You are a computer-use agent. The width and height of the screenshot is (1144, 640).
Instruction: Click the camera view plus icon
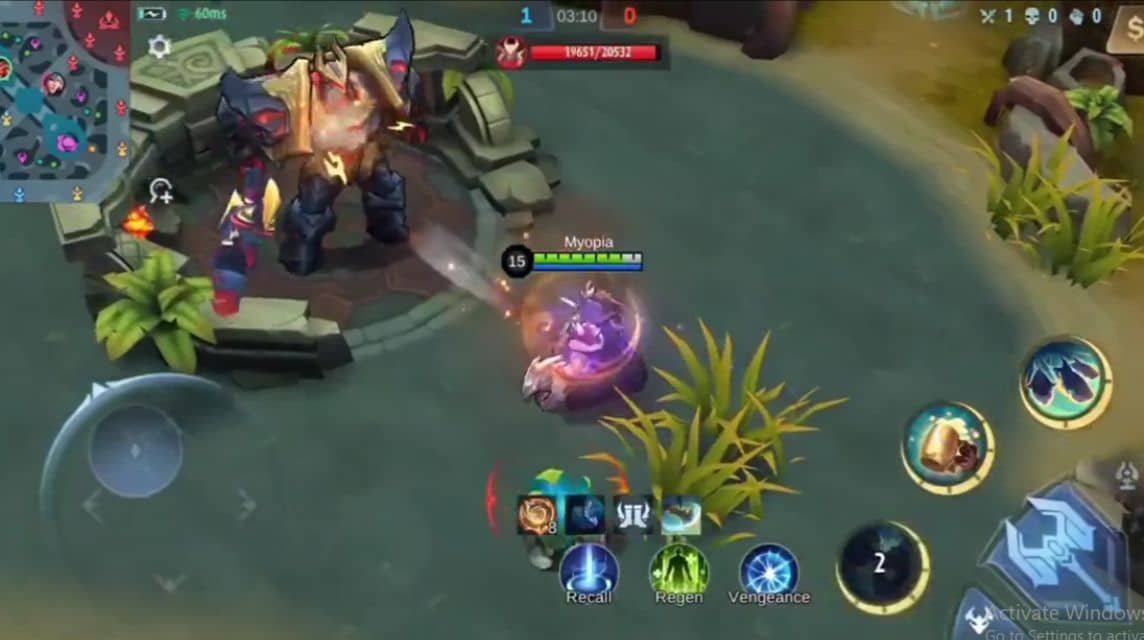(x=161, y=191)
